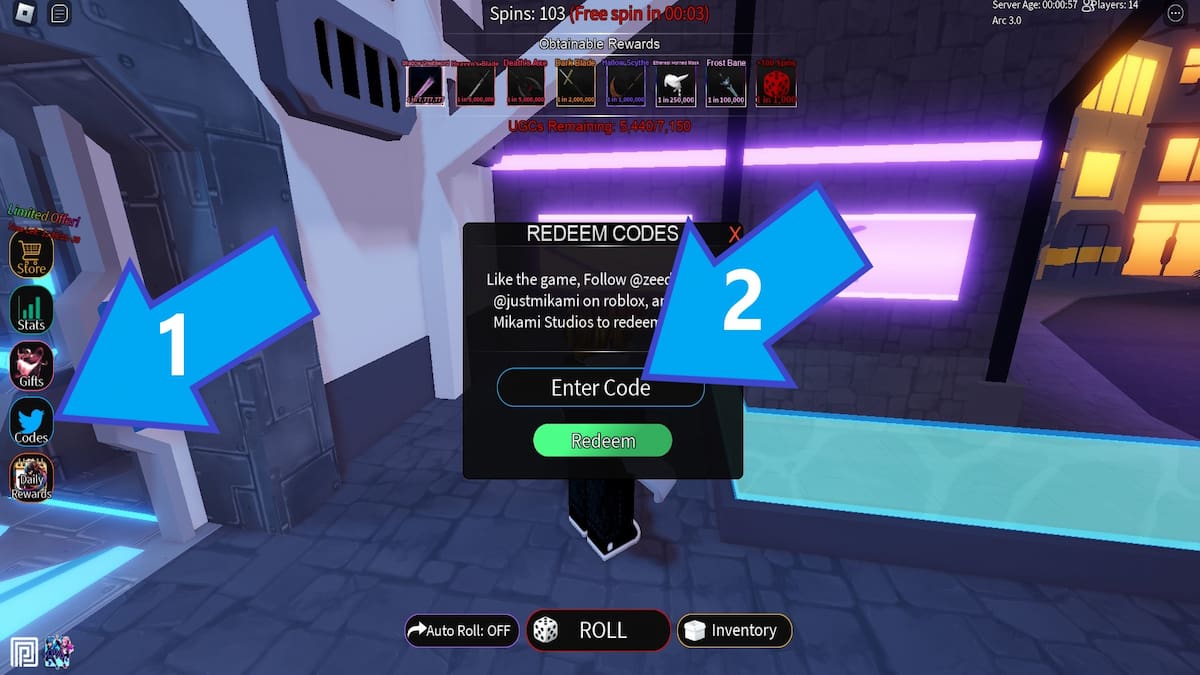Image resolution: width=1200 pixels, height=675 pixels.
Task: Close the Redeem Codes window
Action: tap(735, 234)
